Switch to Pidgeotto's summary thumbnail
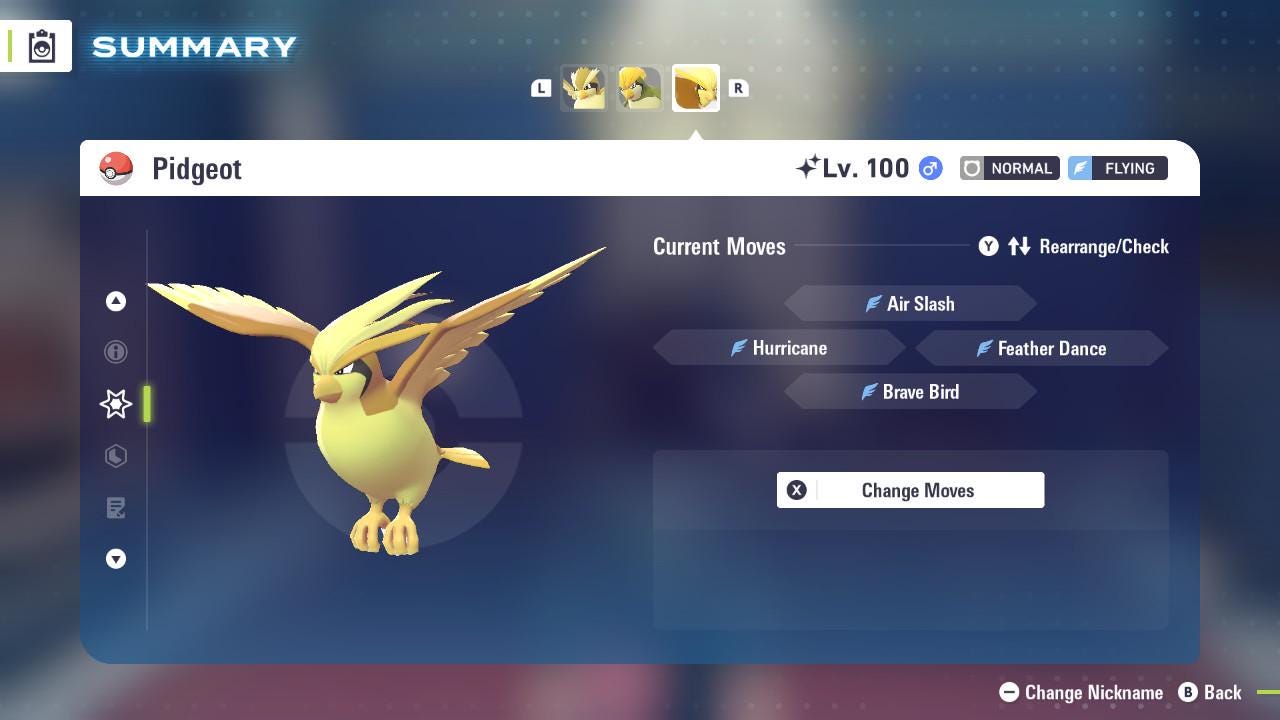 point(640,88)
